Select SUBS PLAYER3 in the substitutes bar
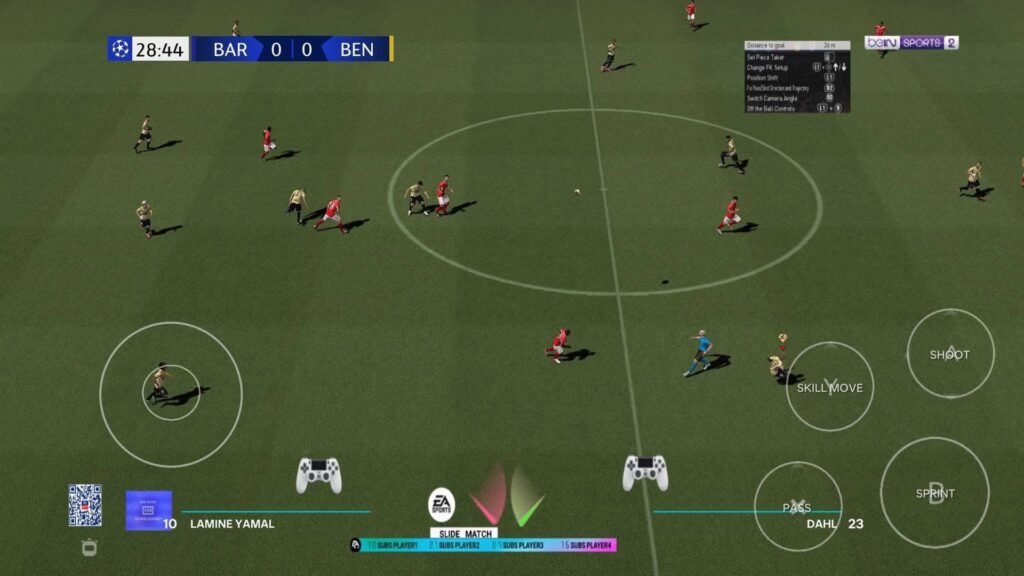Viewport: 1024px width, 576px height. coord(520,545)
